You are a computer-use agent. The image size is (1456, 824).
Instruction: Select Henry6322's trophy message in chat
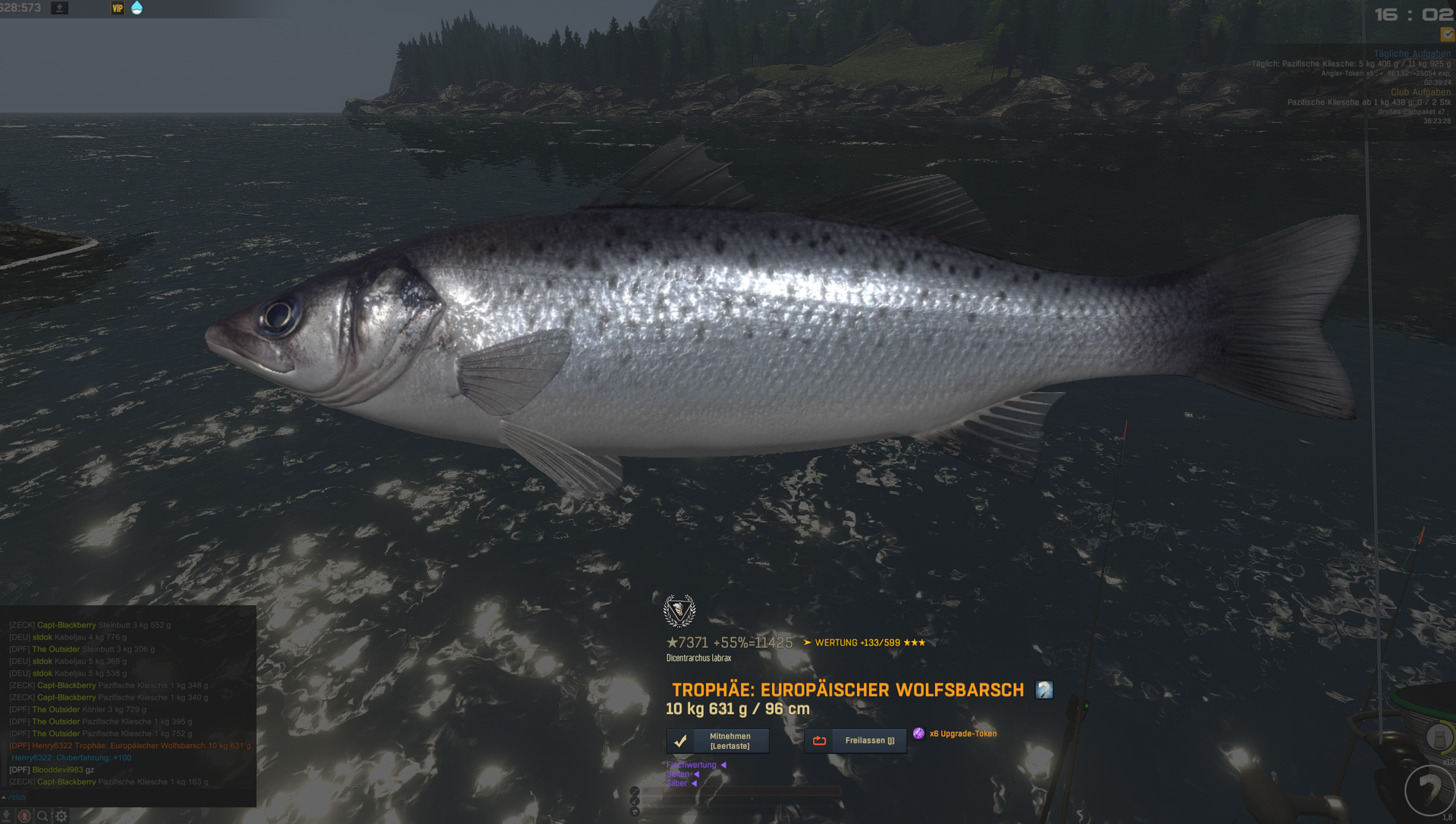[130, 746]
